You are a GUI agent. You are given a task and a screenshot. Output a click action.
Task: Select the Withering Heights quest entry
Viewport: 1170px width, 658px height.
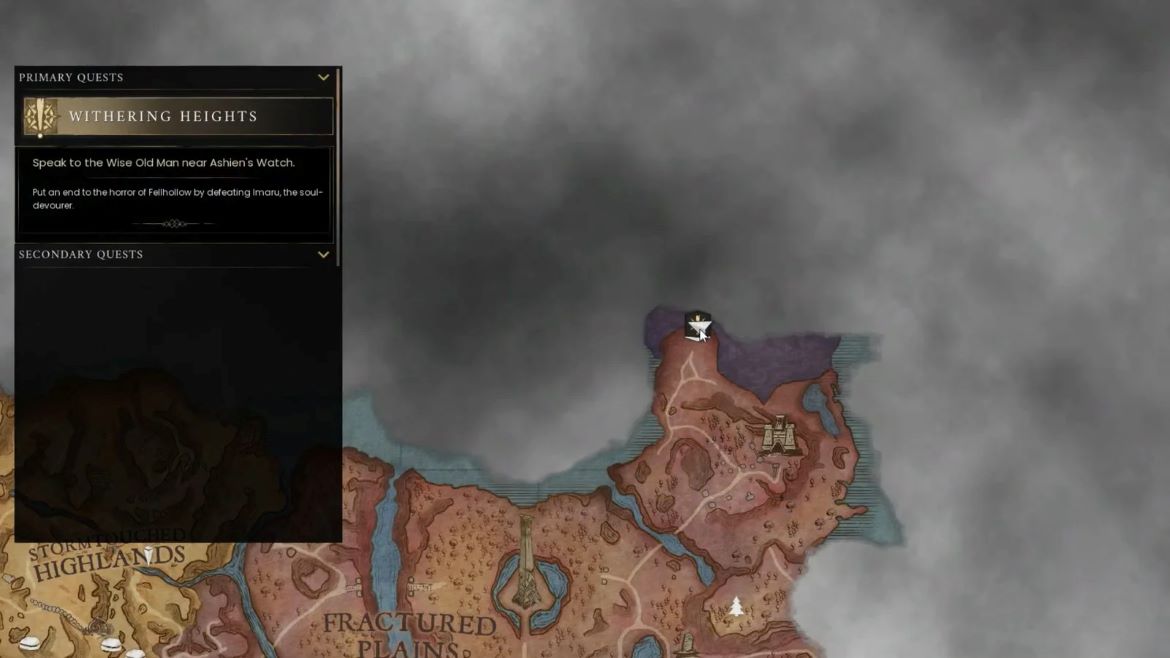(178, 117)
